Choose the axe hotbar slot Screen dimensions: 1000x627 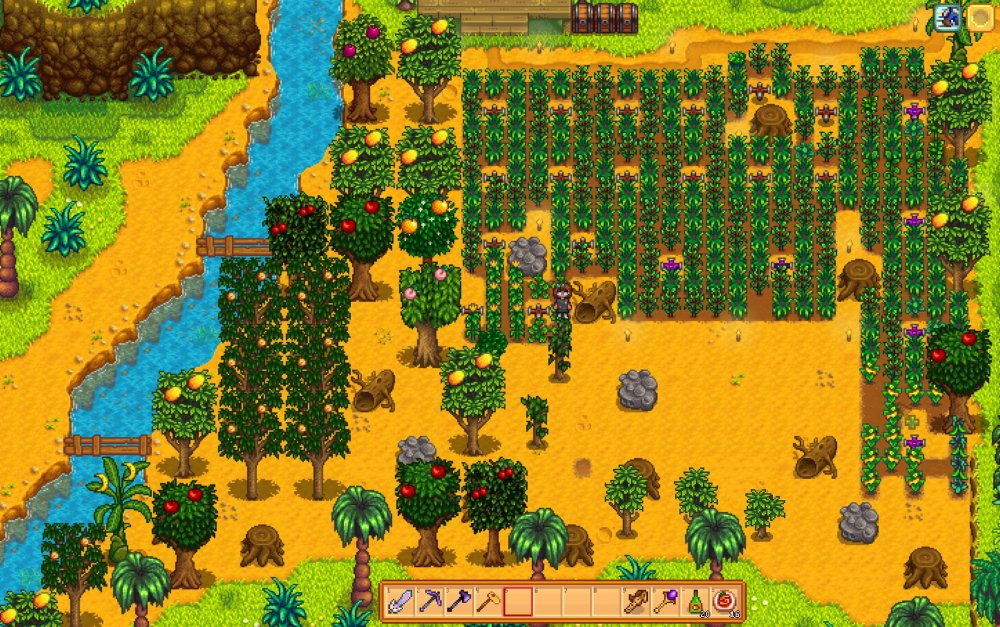click(x=459, y=601)
